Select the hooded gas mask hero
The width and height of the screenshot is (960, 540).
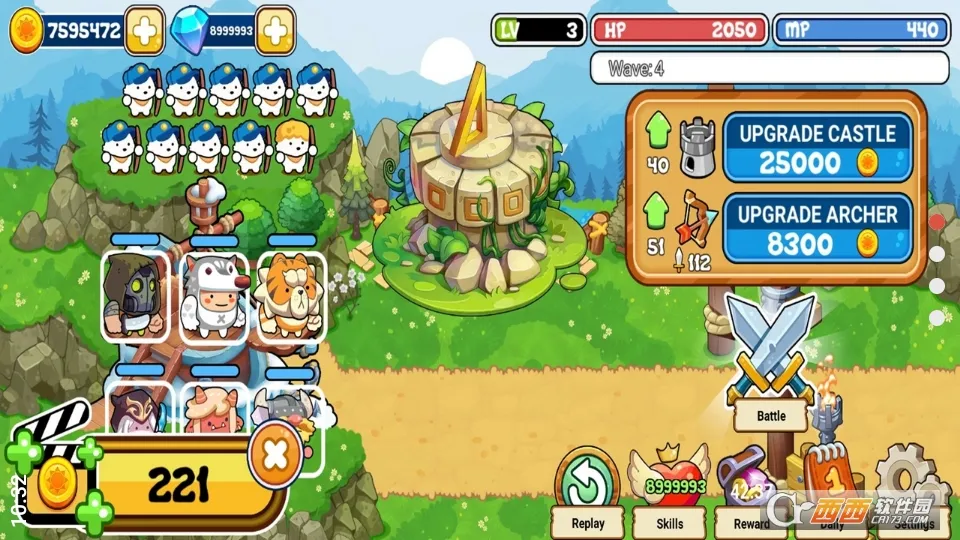point(135,295)
